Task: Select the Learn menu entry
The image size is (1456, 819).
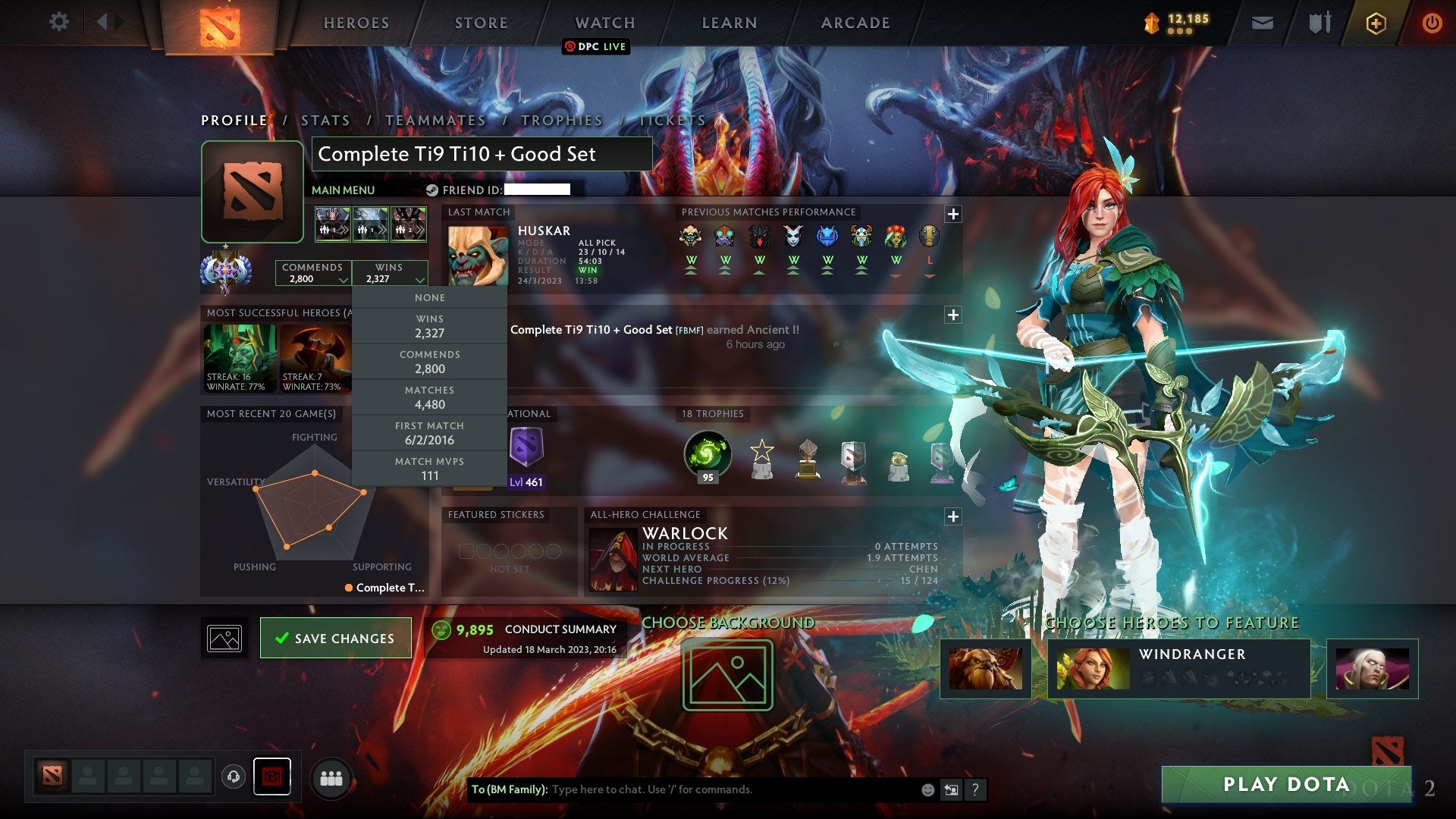Action: click(729, 23)
